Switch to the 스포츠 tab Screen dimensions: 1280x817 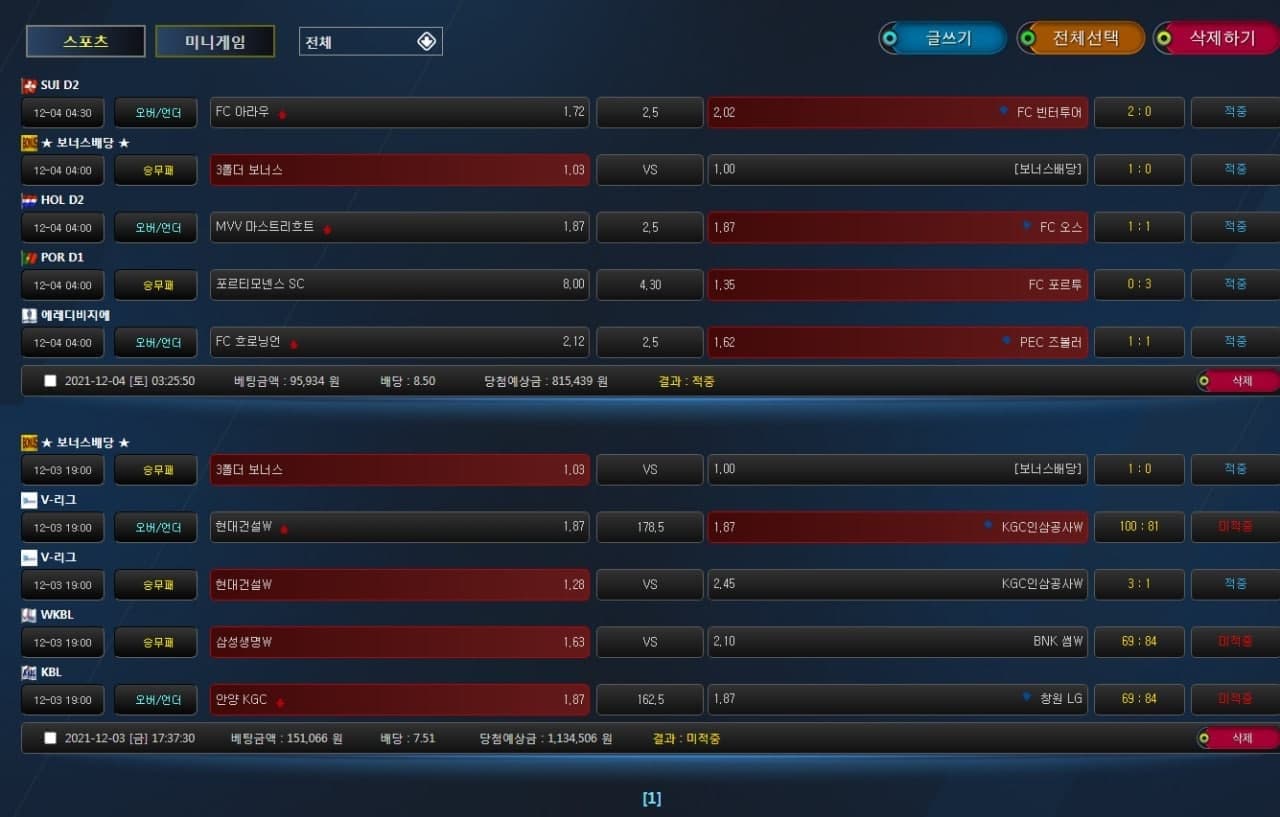click(86, 42)
